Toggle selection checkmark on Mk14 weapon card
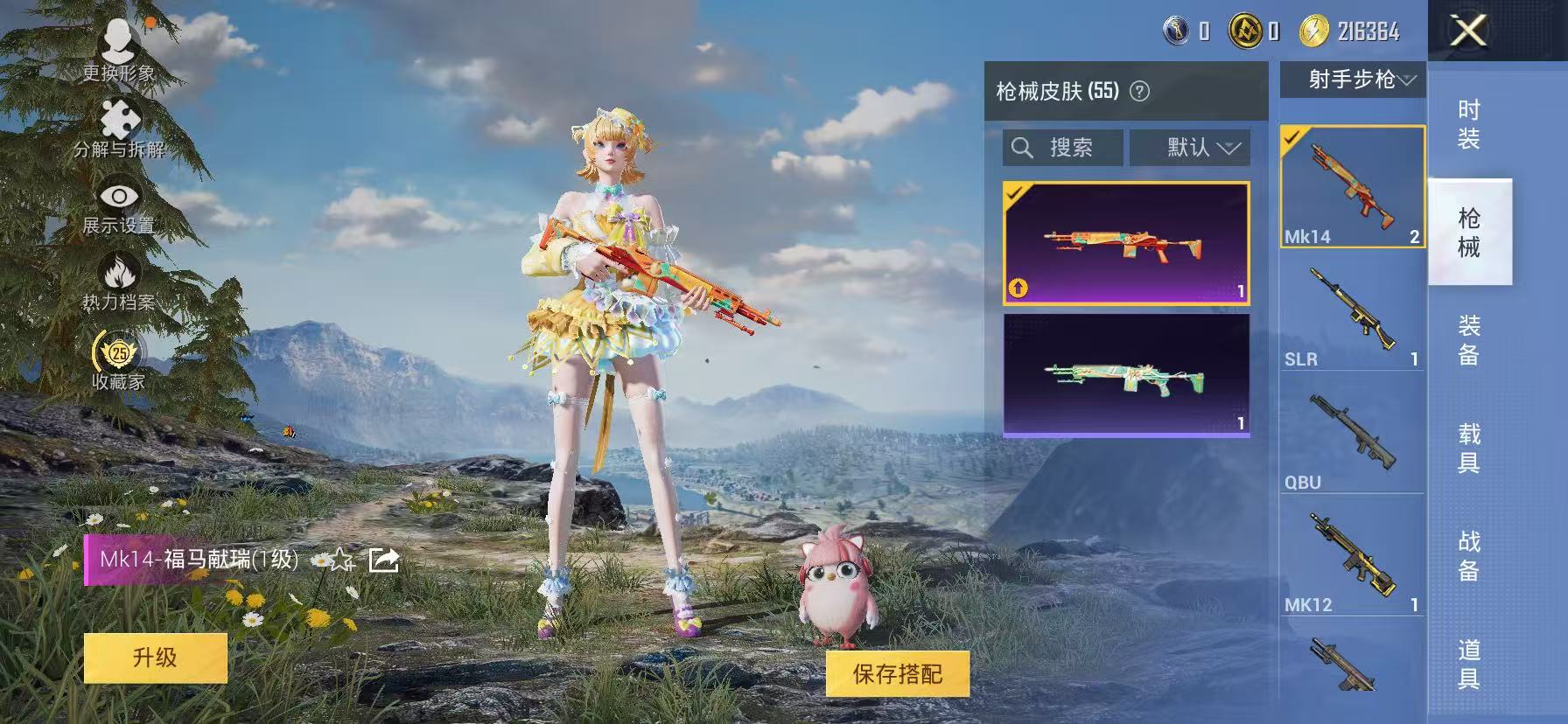 1291,137
